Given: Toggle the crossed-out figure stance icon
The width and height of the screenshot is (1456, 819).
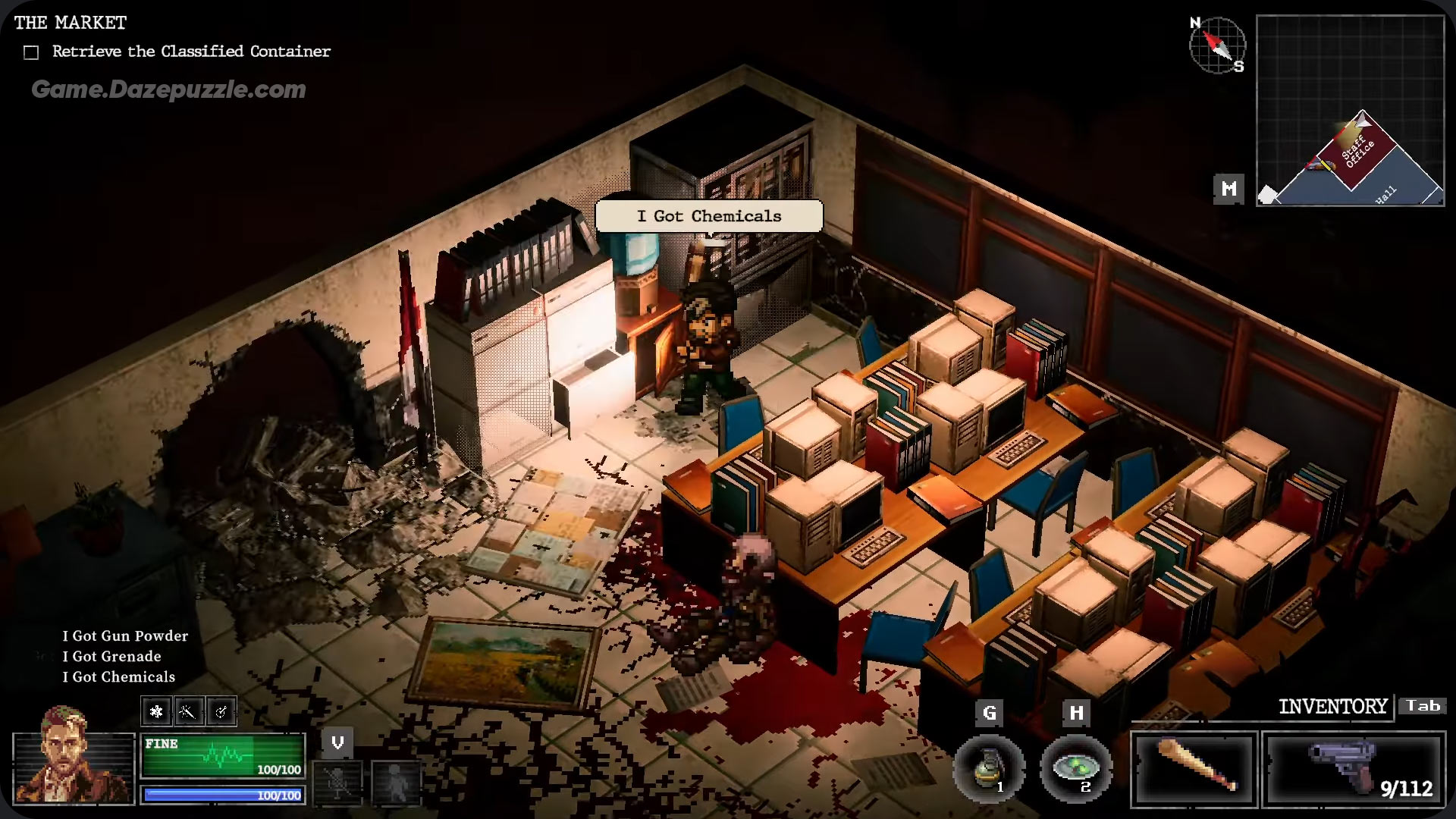Looking at the screenshot, I should (x=337, y=781).
